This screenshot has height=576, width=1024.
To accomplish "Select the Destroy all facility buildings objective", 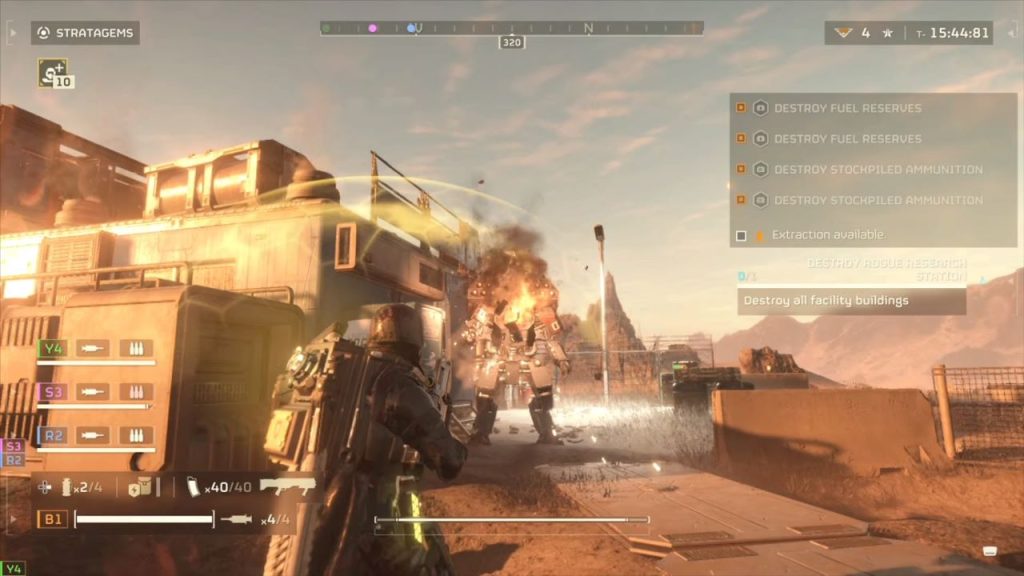I will 851,301.
